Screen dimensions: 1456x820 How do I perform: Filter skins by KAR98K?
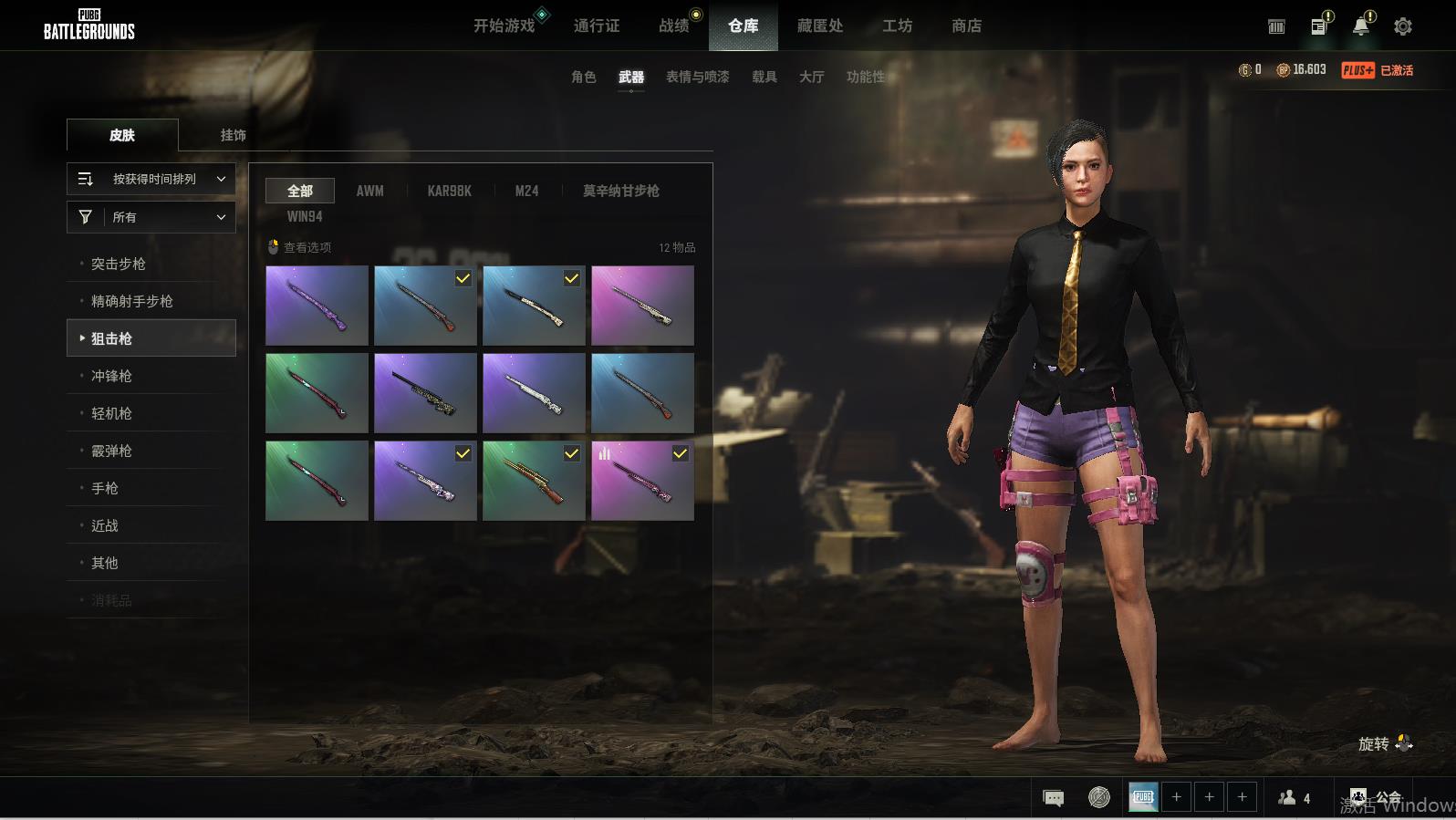click(449, 191)
